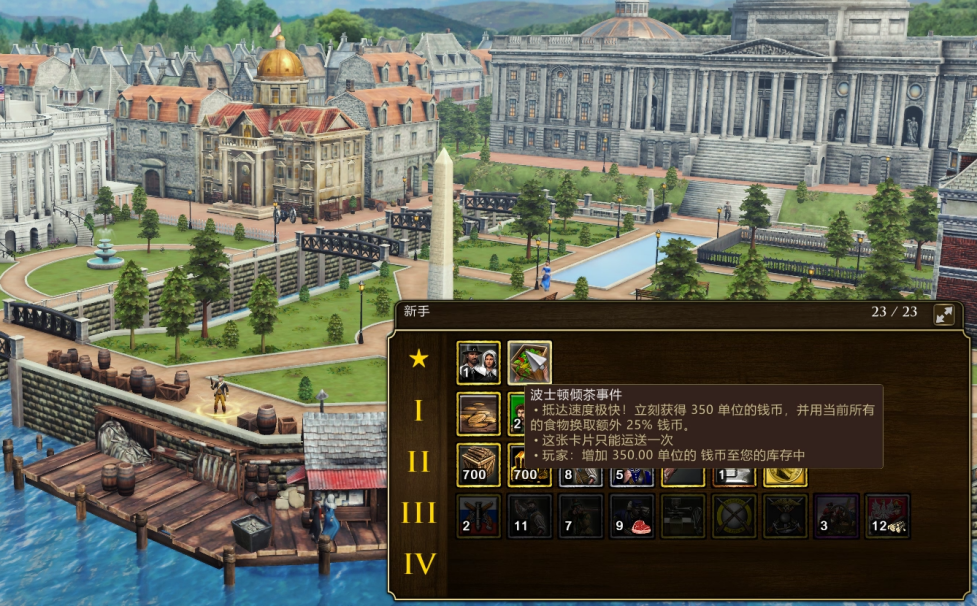Pick the card numbered 12 with wood icon

tap(887, 515)
